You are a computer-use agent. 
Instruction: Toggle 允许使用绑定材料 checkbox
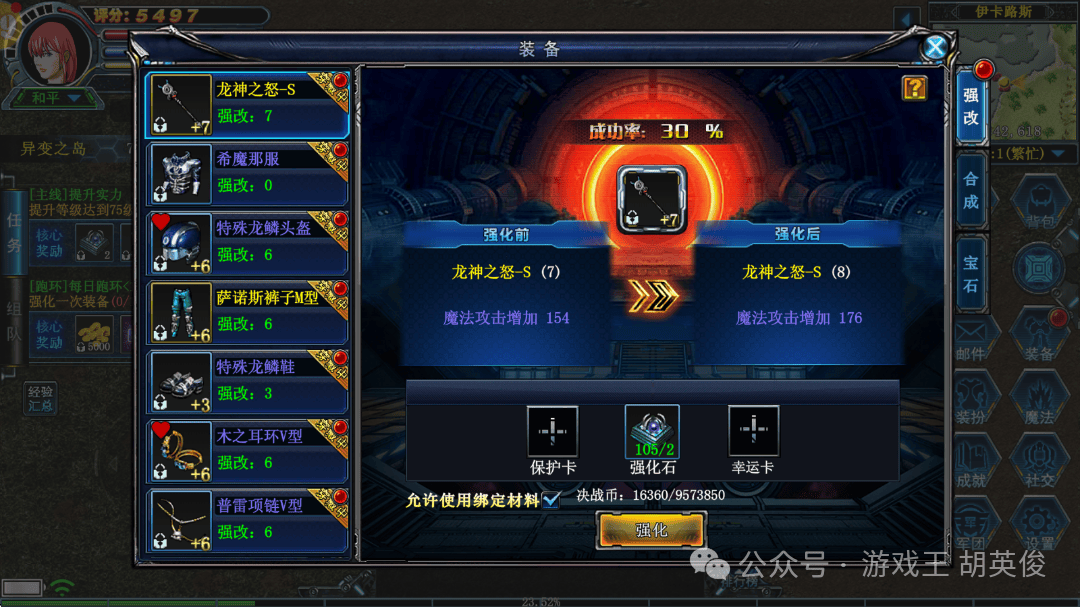(551, 499)
